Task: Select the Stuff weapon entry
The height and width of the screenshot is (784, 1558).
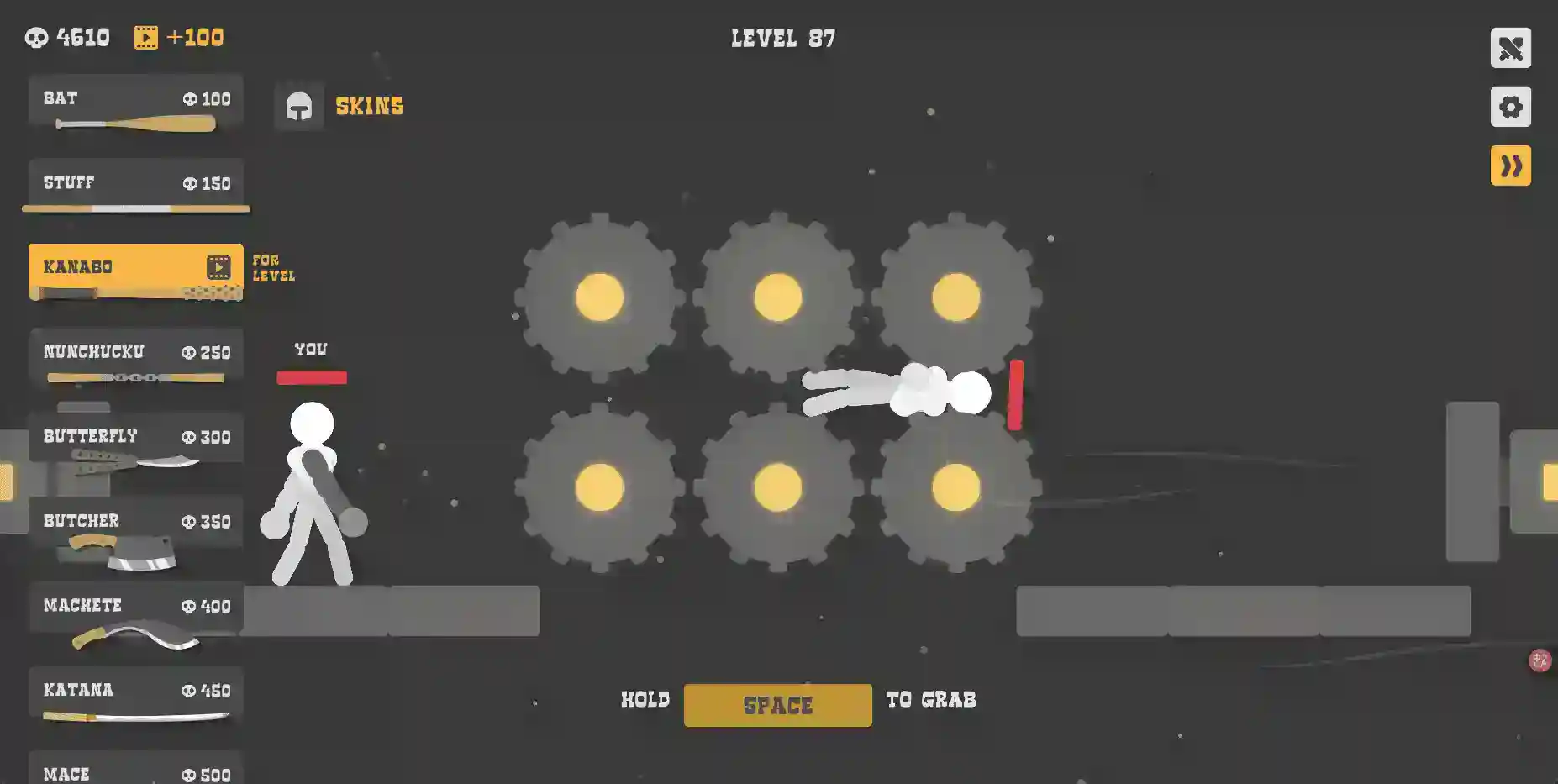Action: point(135,187)
